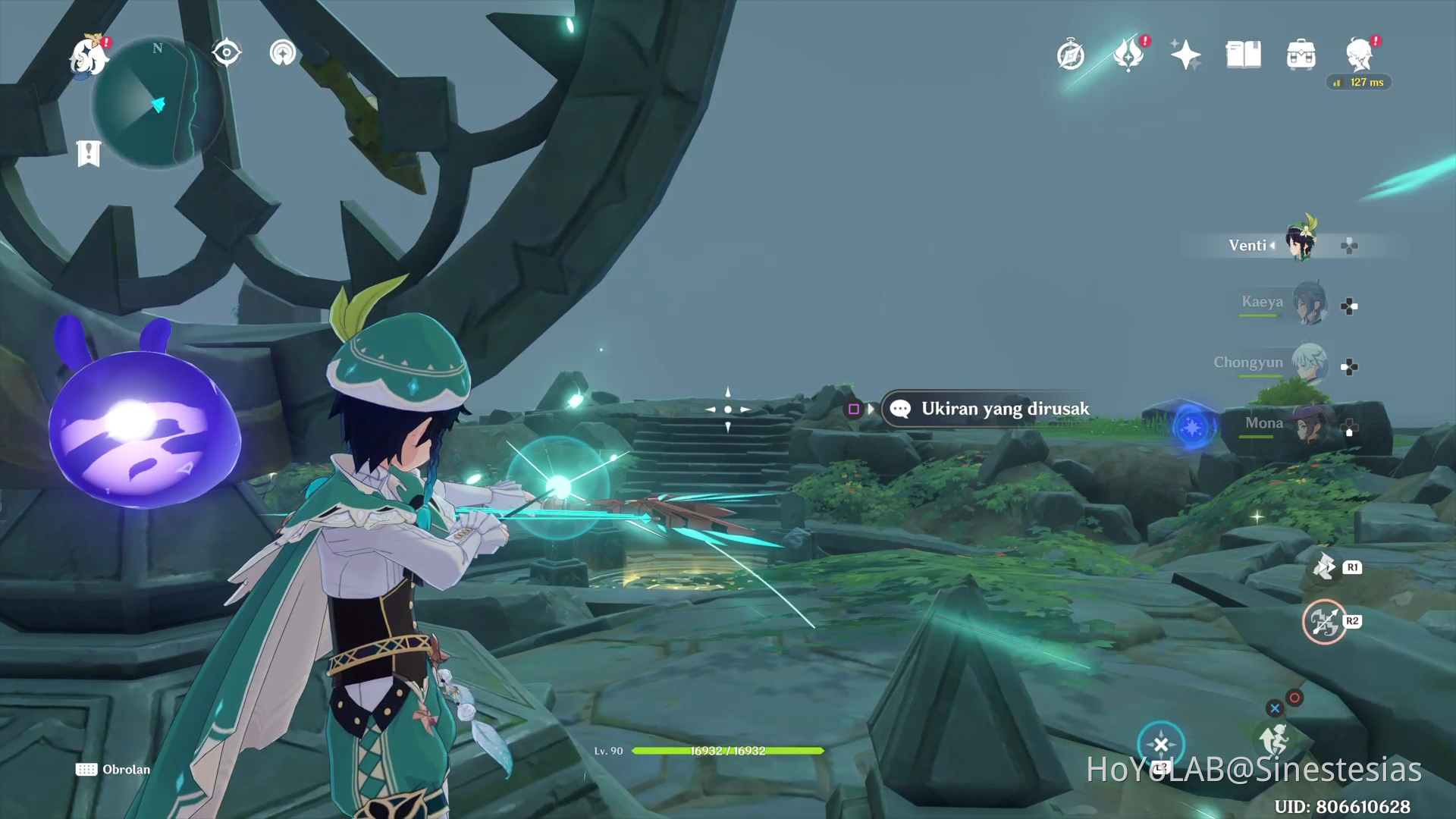Open the Obrolan chat box
Image resolution: width=1456 pixels, height=819 pixels.
coord(114,770)
